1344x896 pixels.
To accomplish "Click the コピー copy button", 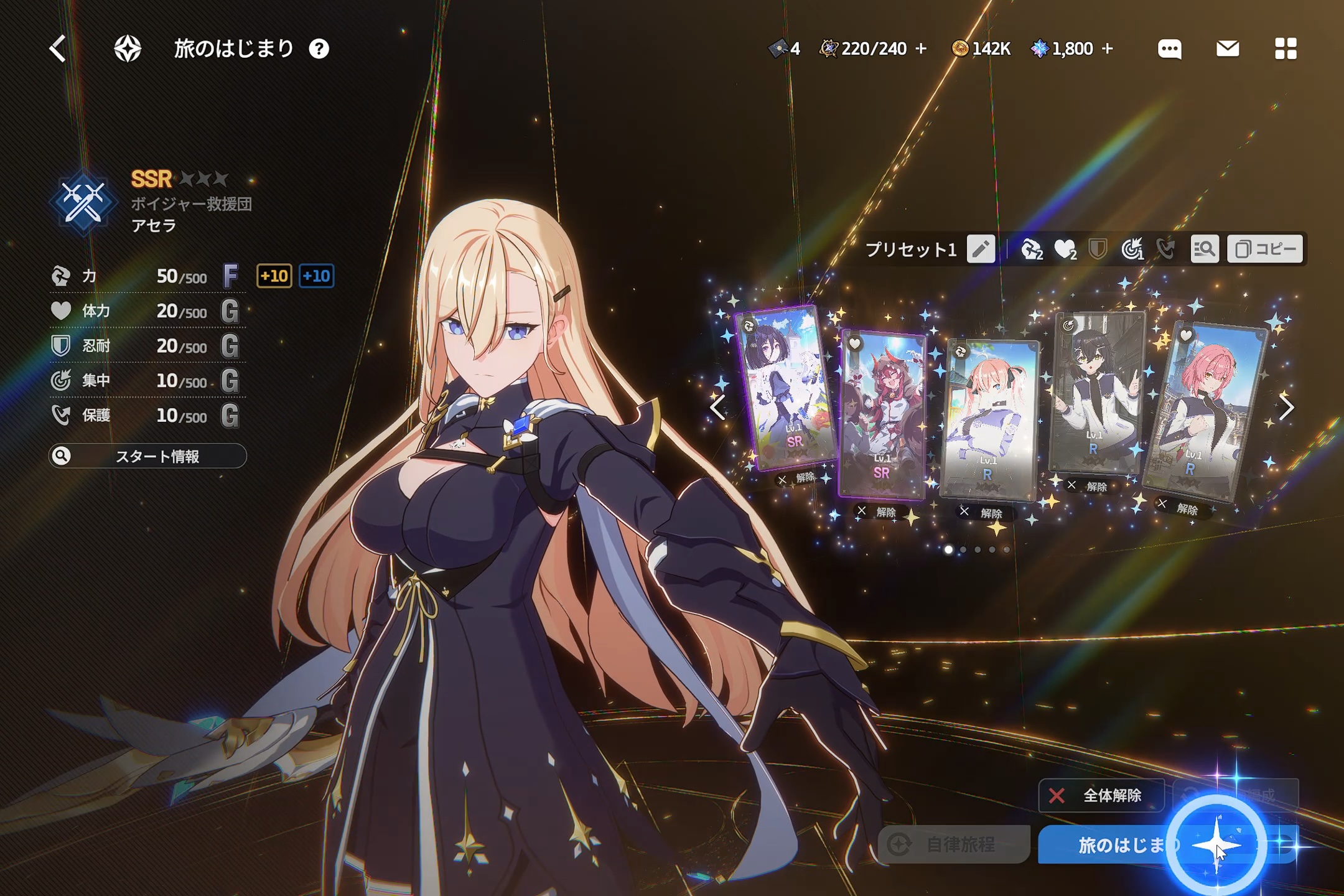I will coord(1265,249).
